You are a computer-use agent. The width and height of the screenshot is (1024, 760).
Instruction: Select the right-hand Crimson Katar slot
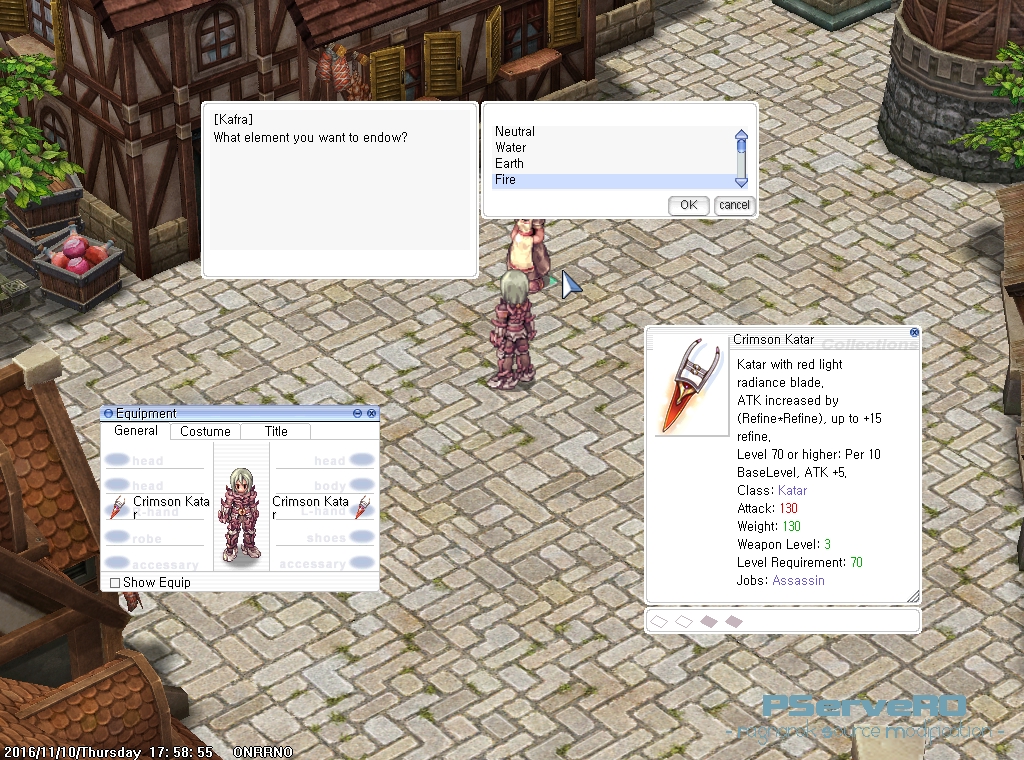(160, 505)
